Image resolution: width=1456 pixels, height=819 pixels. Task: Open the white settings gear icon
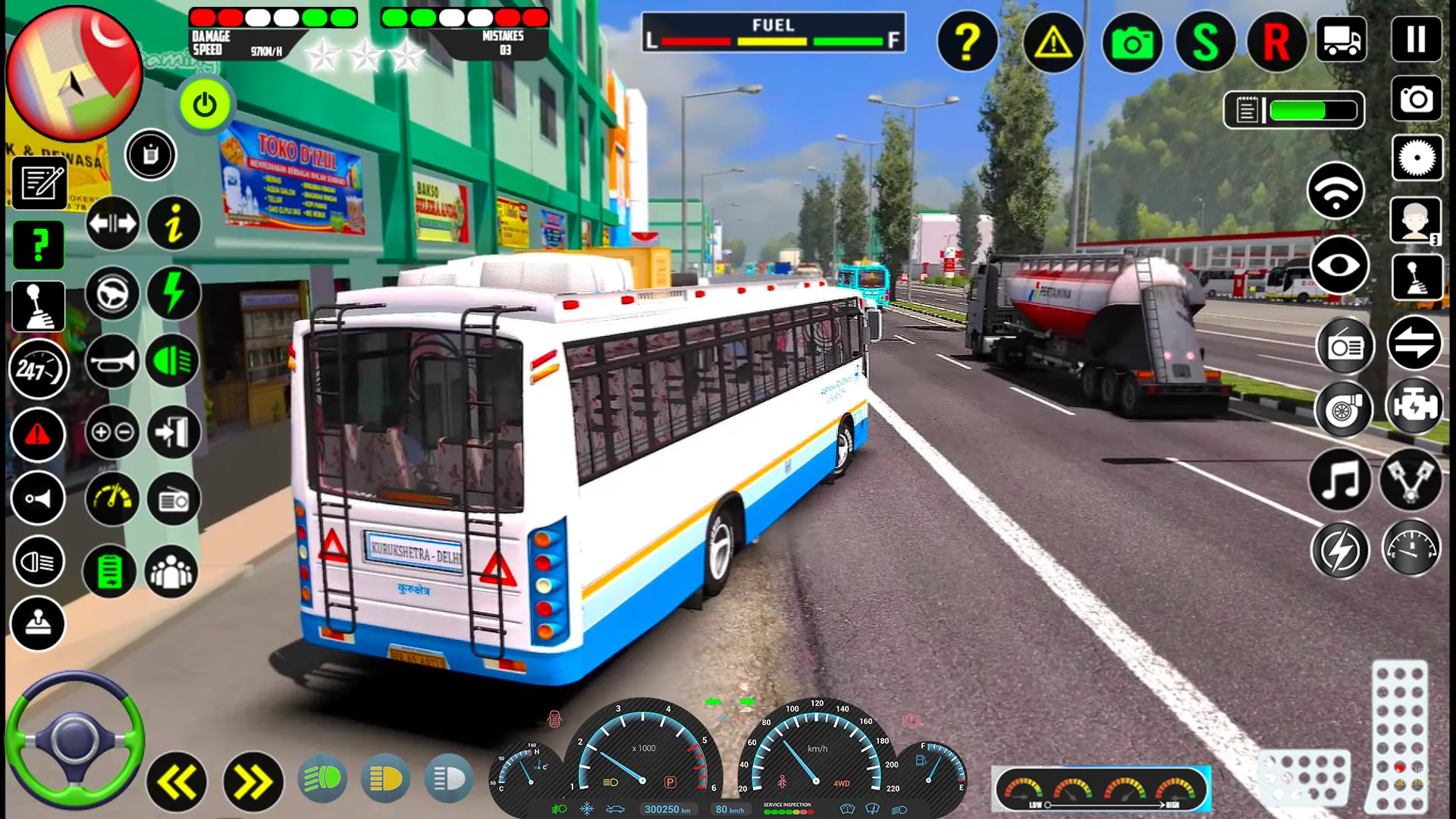tap(1417, 158)
